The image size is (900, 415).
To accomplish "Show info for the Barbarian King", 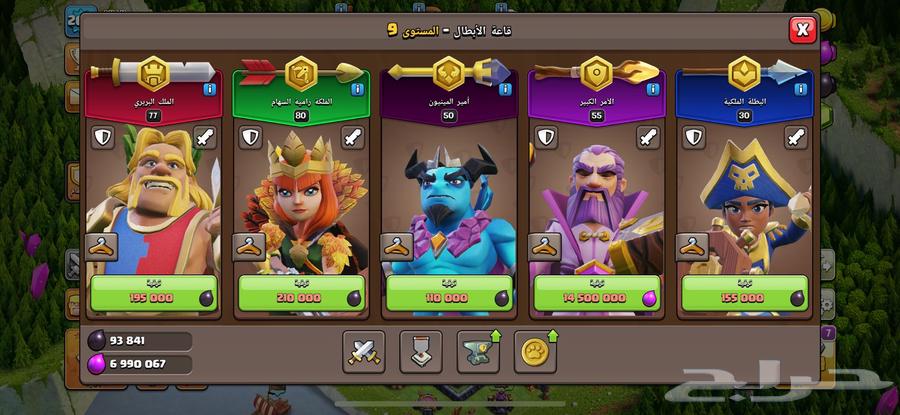I will (208, 90).
